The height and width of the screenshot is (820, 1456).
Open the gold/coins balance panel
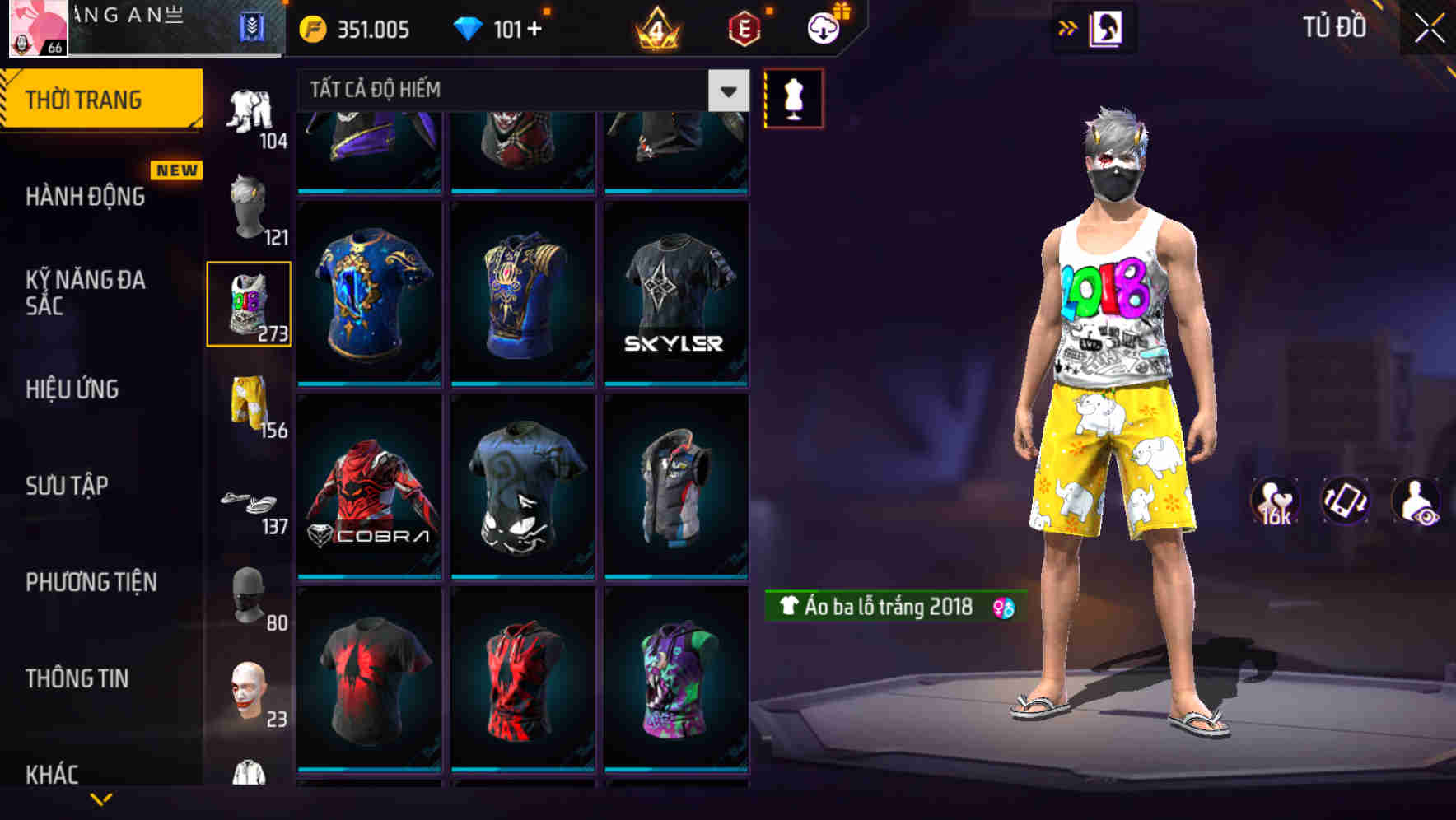(354, 29)
